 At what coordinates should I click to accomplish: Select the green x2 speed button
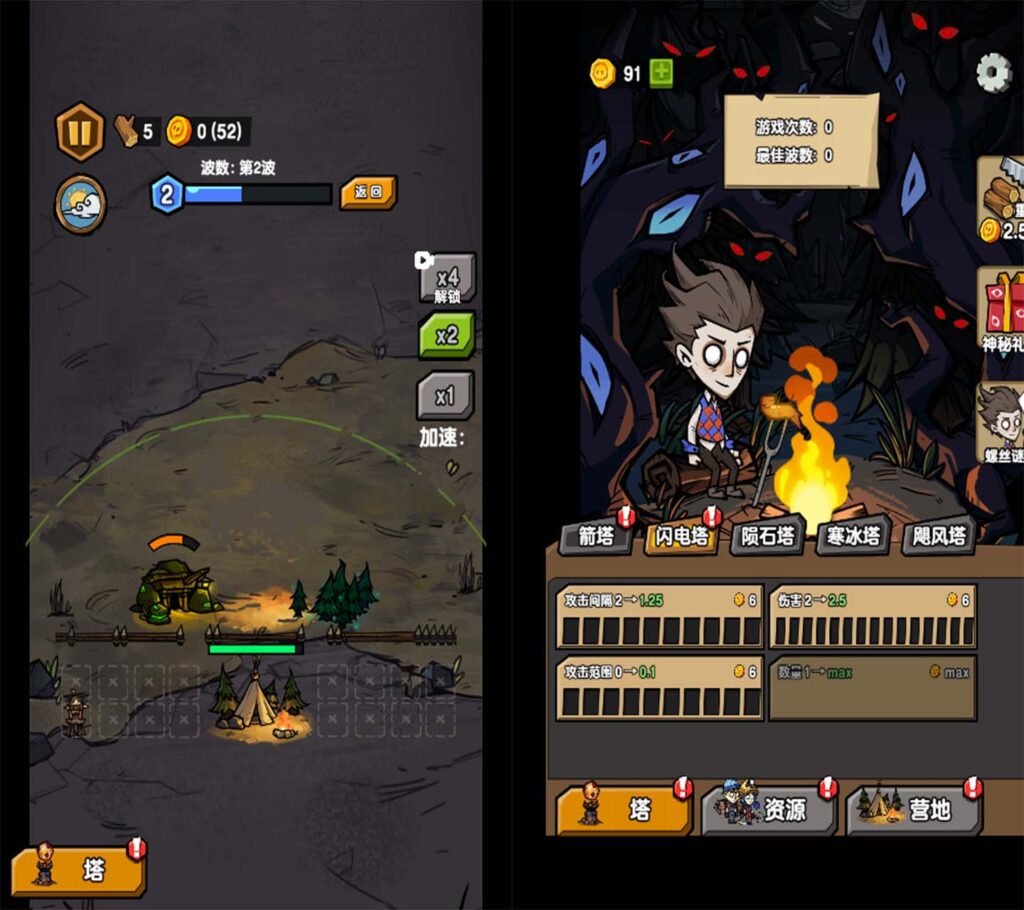pyautogui.click(x=446, y=336)
